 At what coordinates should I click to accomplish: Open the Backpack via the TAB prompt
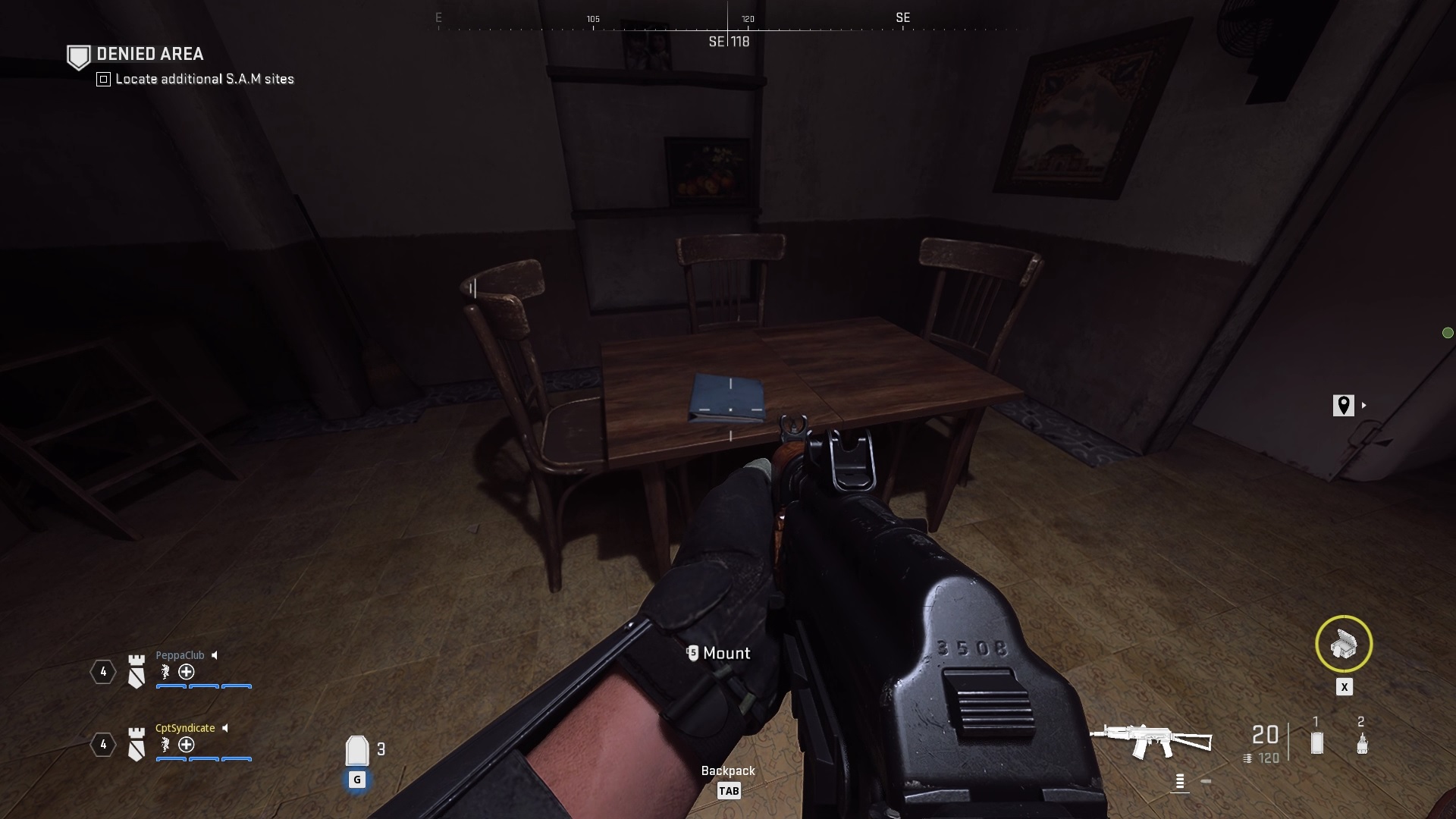[x=729, y=790]
